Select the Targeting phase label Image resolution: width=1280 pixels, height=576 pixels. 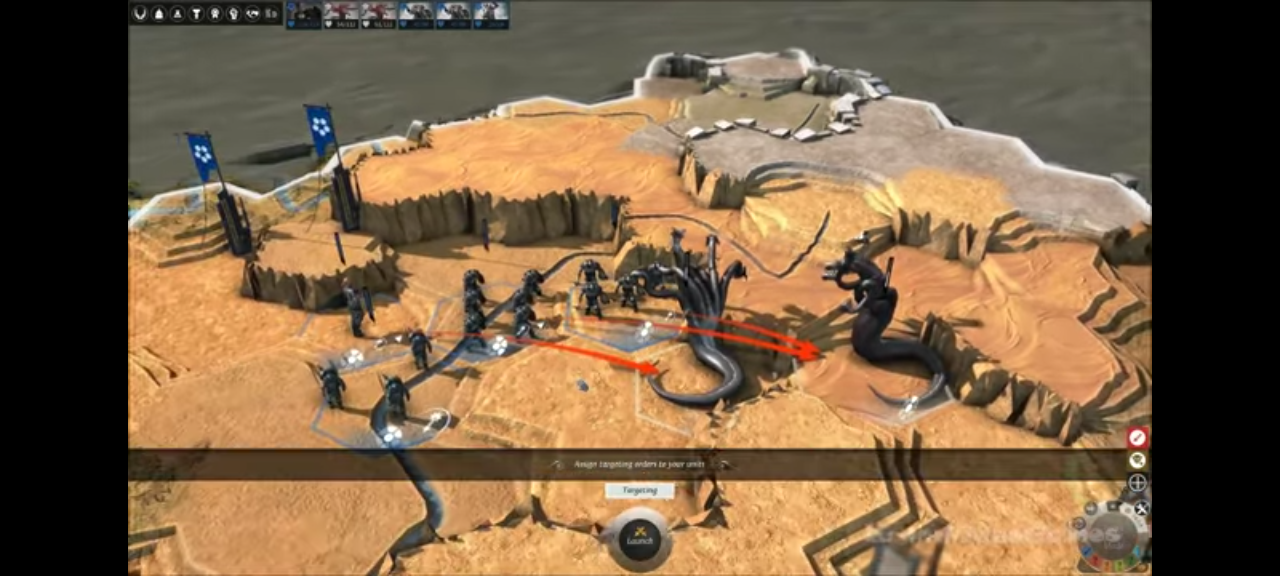639,491
